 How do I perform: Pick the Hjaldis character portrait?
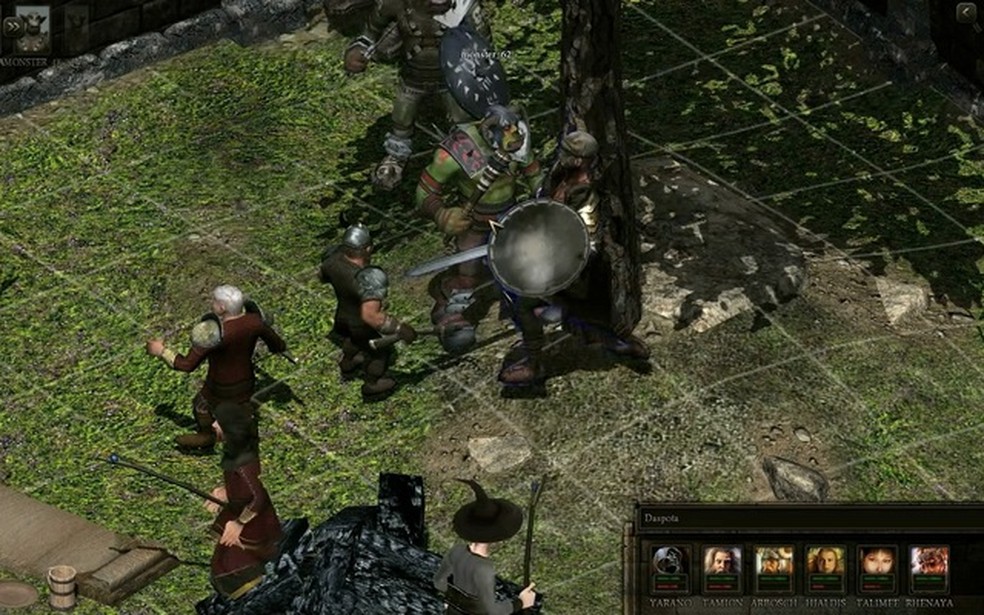coord(826,564)
